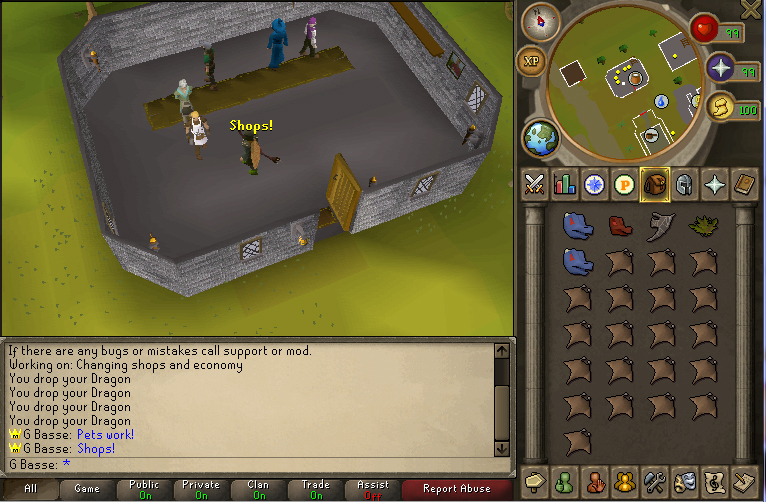Open the world map globe
The width and height of the screenshot is (766, 502).
click(539, 136)
